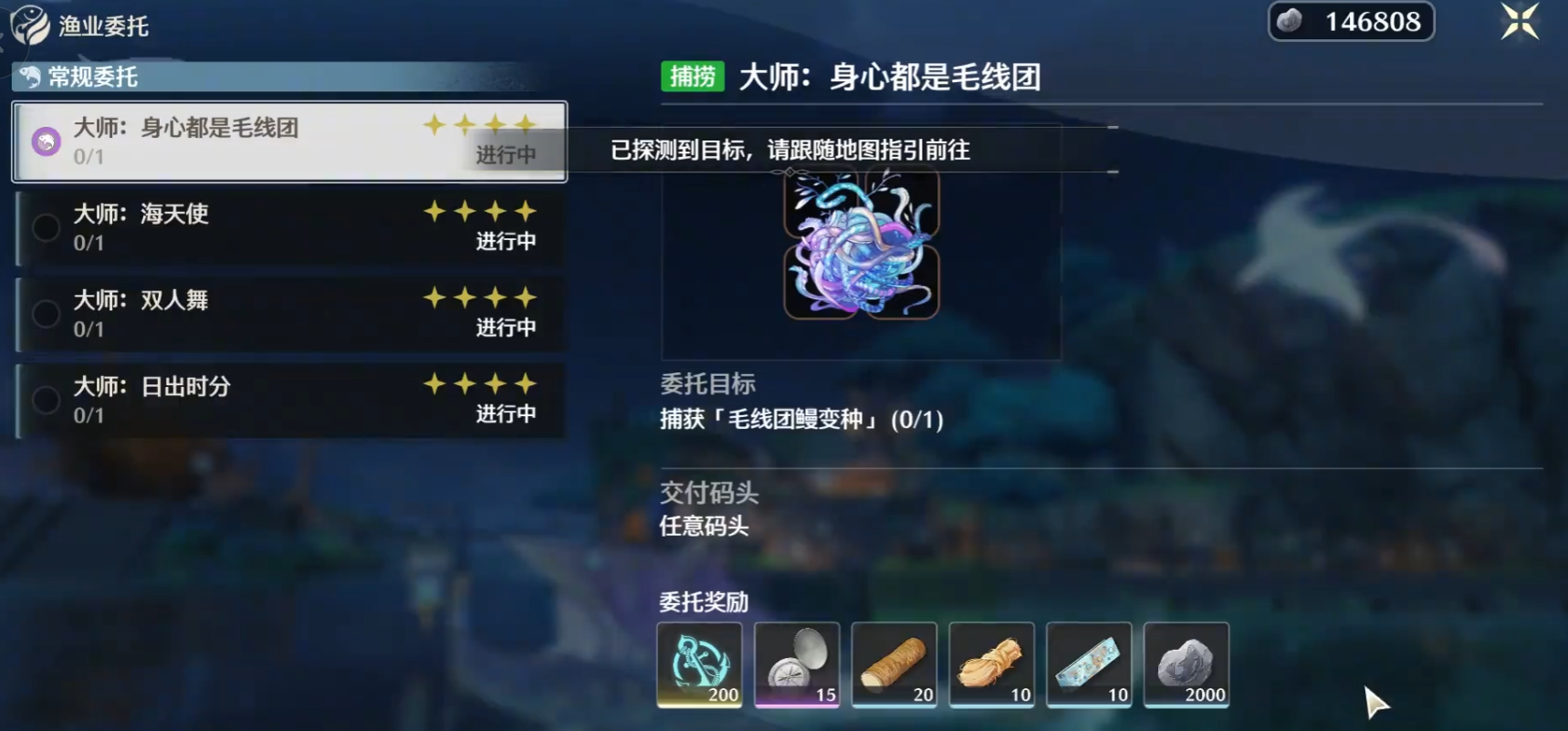This screenshot has width=1568, height=731.
Task: Click the 任意码头 delivery dock link
Action: [703, 527]
